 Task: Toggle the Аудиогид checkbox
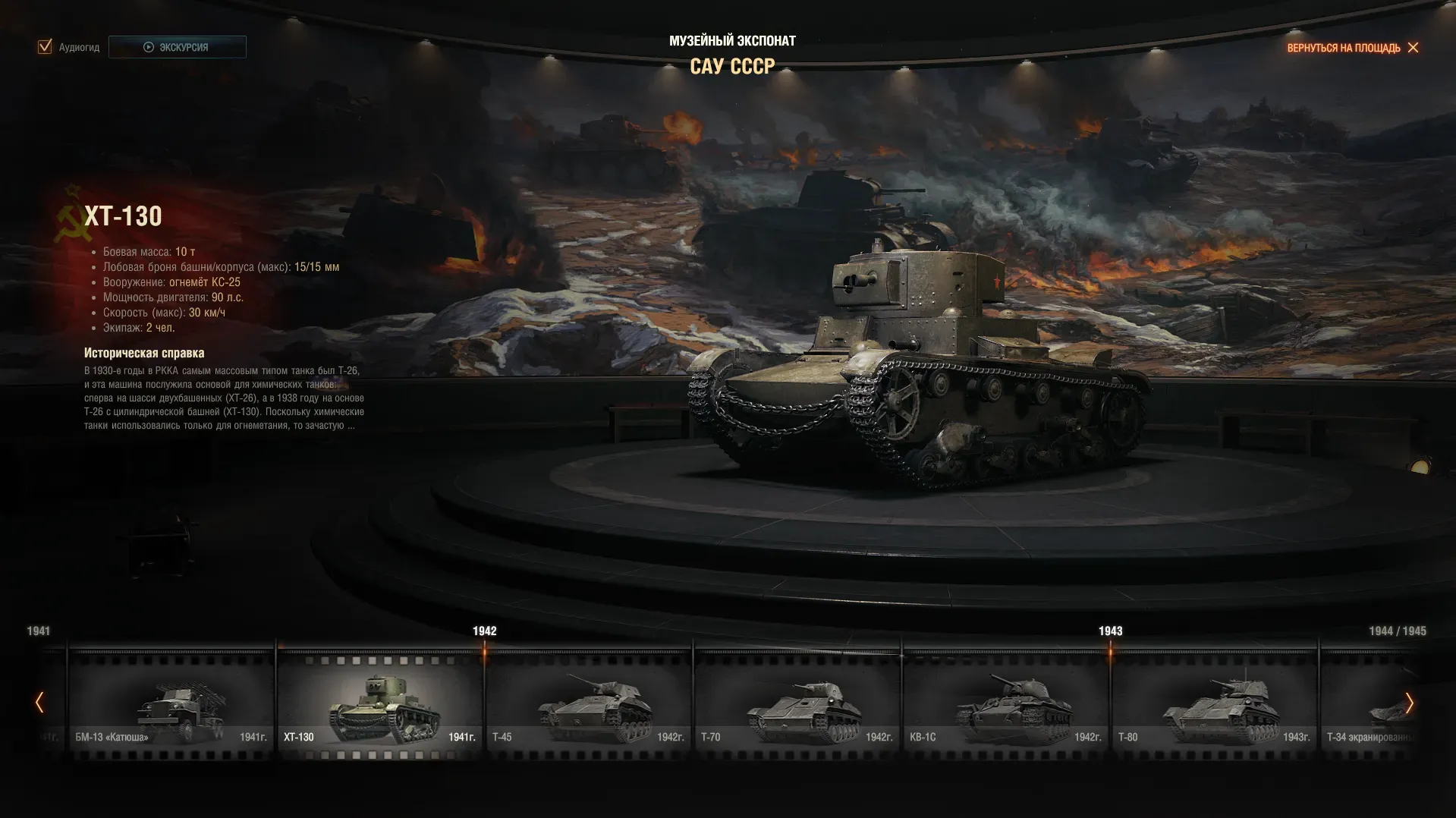(x=45, y=47)
